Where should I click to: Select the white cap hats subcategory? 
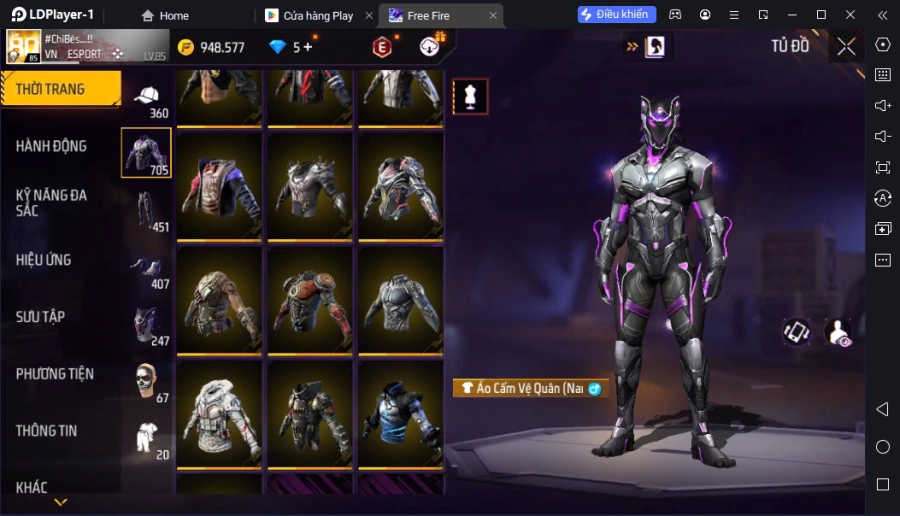click(x=147, y=97)
